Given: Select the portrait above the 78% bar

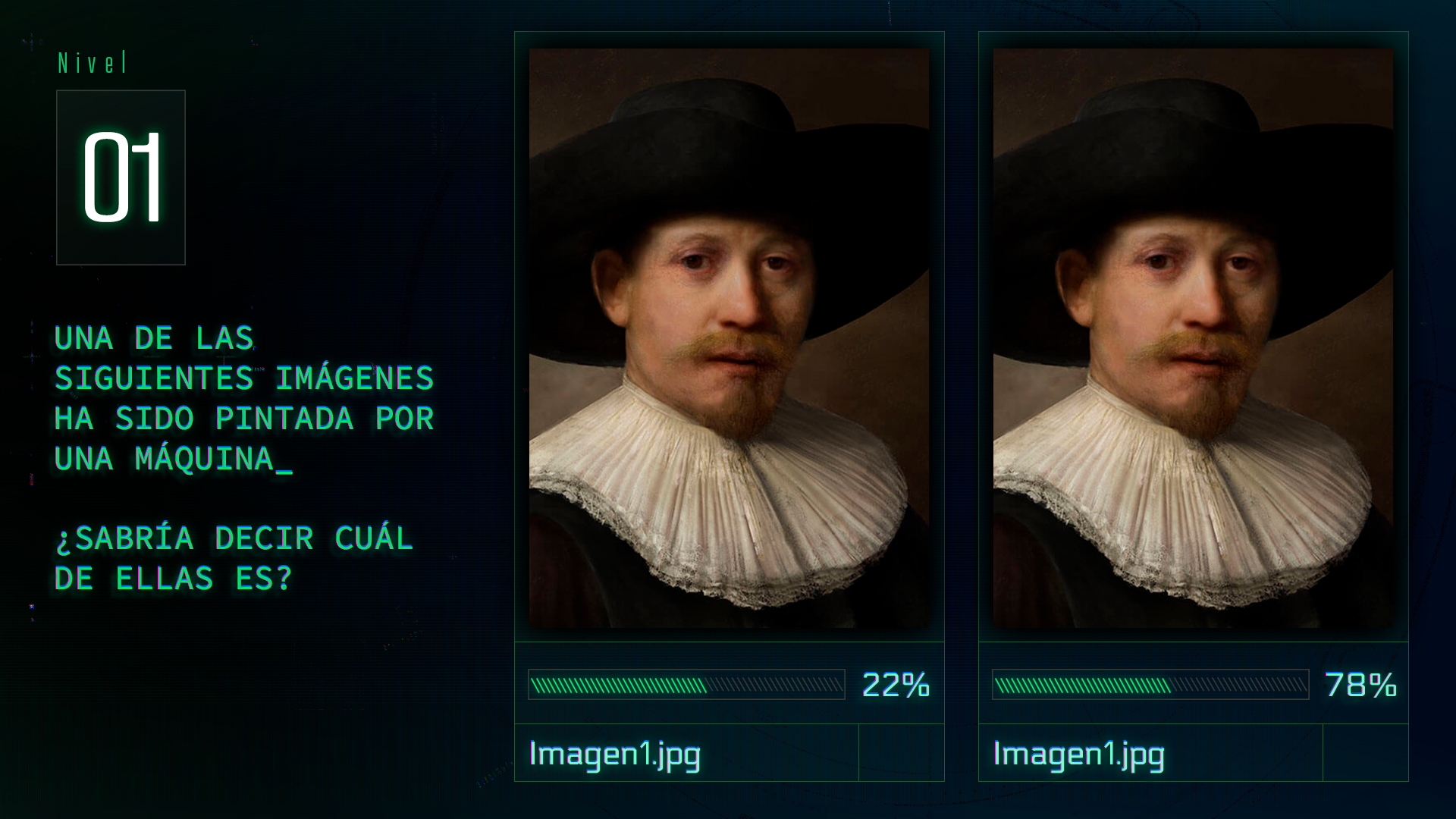Looking at the screenshot, I should pyautogui.click(x=1193, y=337).
